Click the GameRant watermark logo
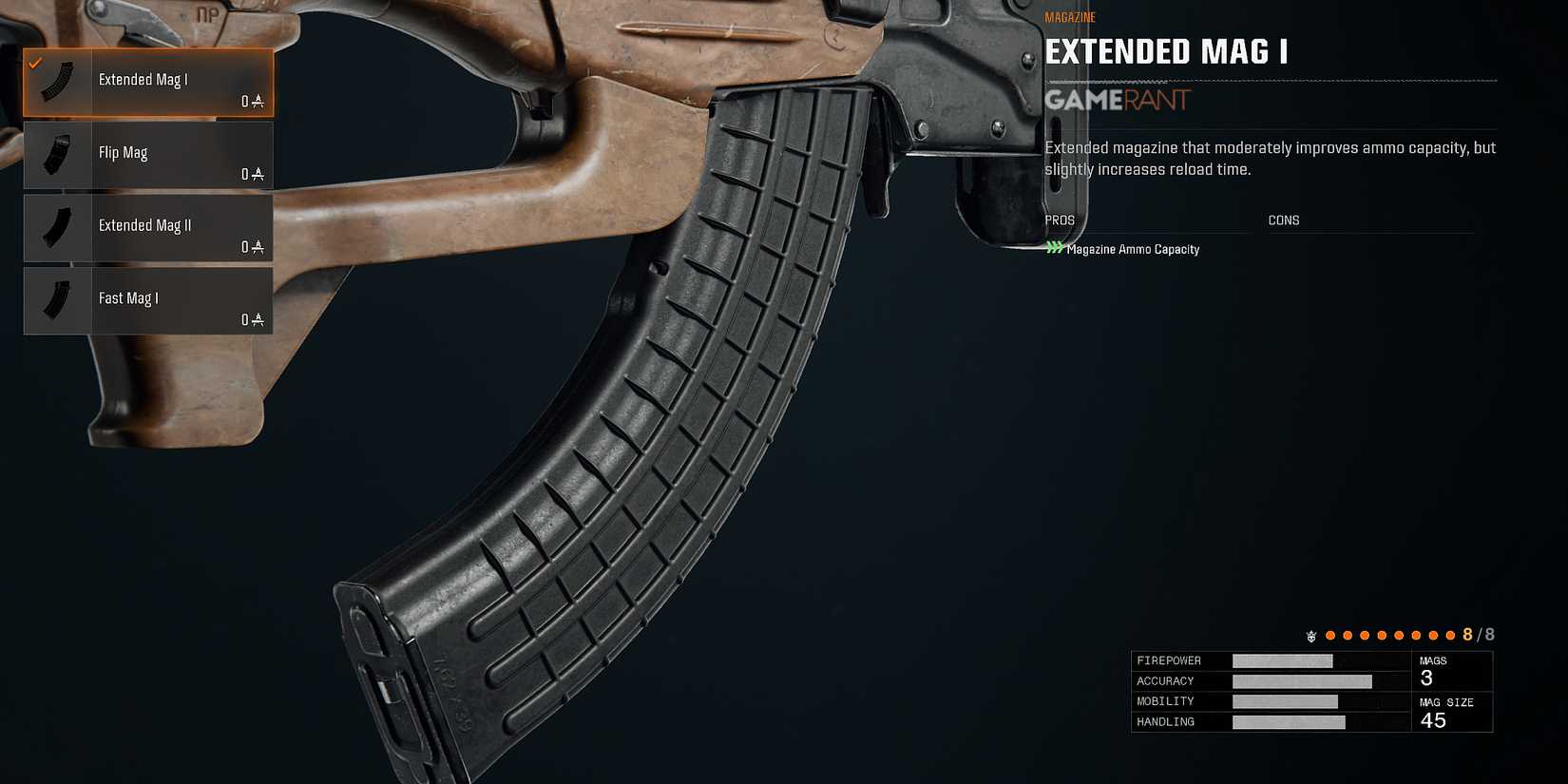The width and height of the screenshot is (1568, 784). point(1115,101)
